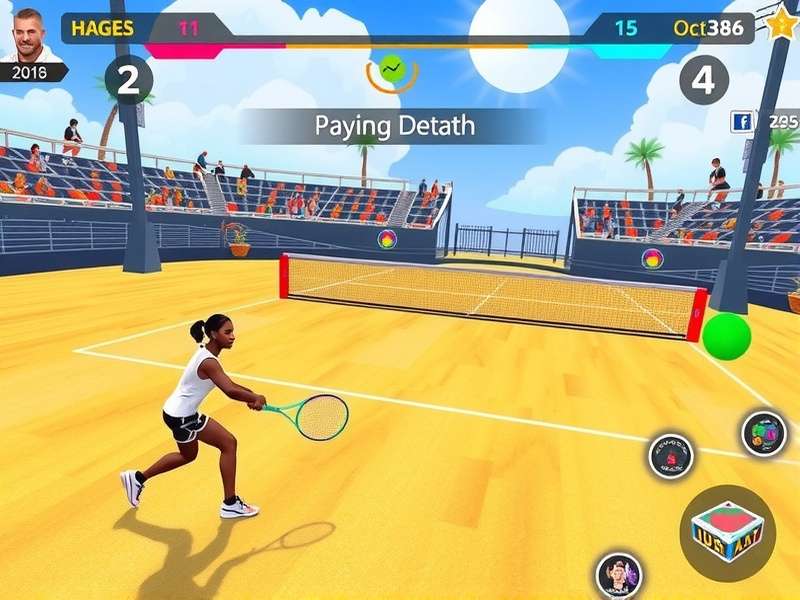Tap the green checkmark ball indicator
This screenshot has width=800, height=600.
[x=391, y=70]
